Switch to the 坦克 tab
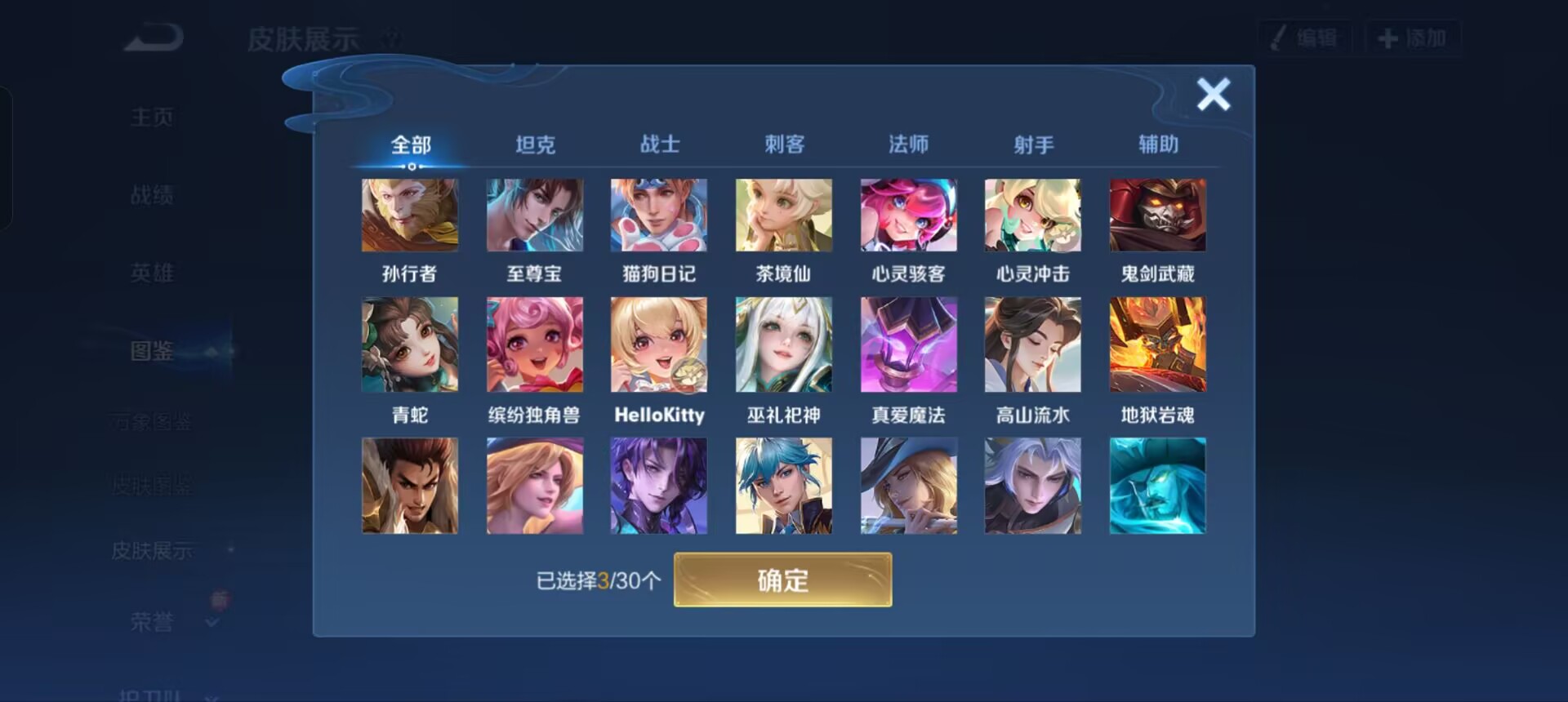The width and height of the screenshot is (1568, 702). (x=536, y=144)
